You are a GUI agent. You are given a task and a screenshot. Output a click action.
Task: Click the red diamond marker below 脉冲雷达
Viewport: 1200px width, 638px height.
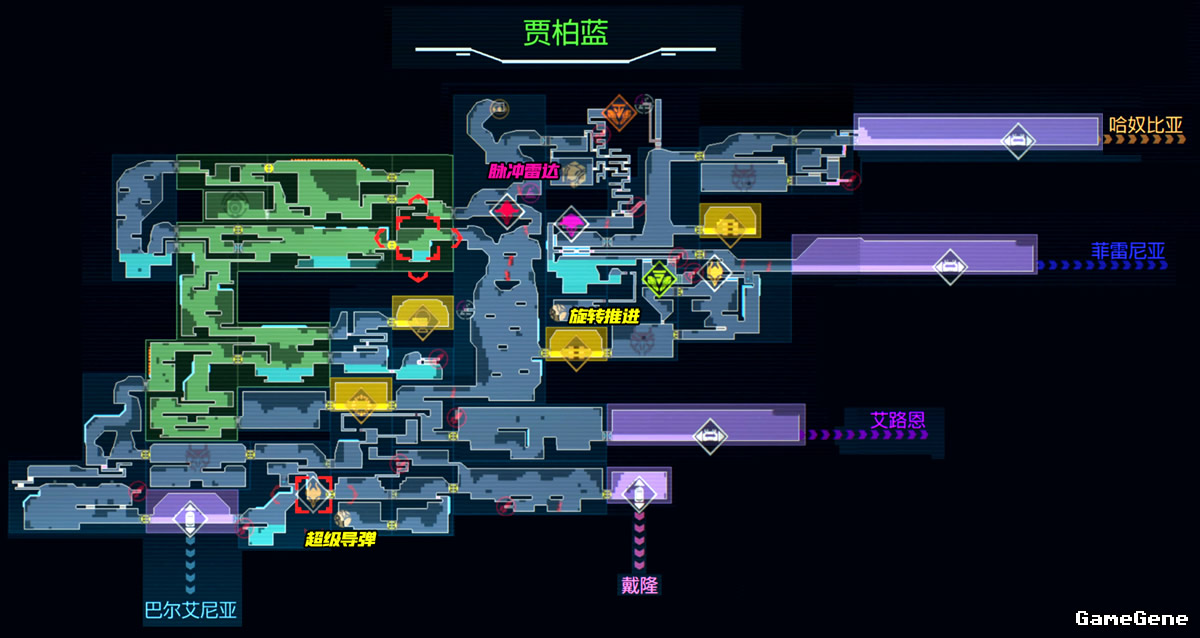tap(507, 210)
